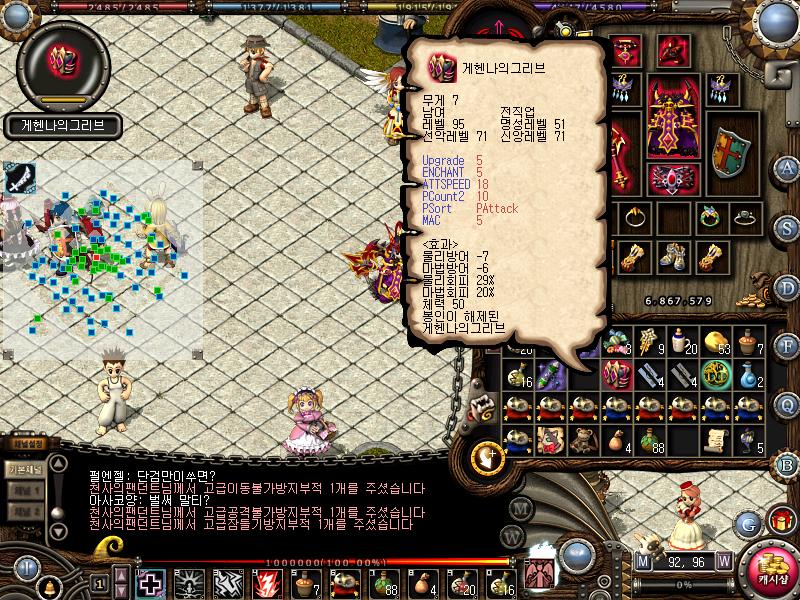Activate the red lightning skill in hotbar
Image resolution: width=800 pixels, height=600 pixels.
tap(267, 581)
